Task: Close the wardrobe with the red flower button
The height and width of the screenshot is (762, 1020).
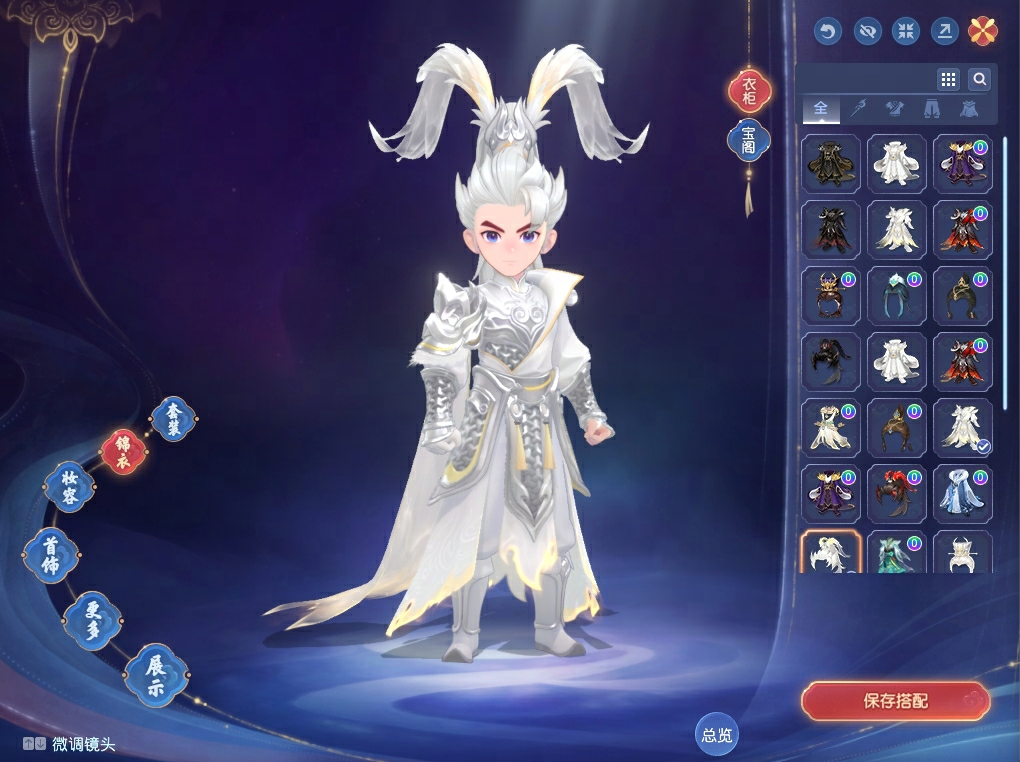Action: [x=983, y=31]
